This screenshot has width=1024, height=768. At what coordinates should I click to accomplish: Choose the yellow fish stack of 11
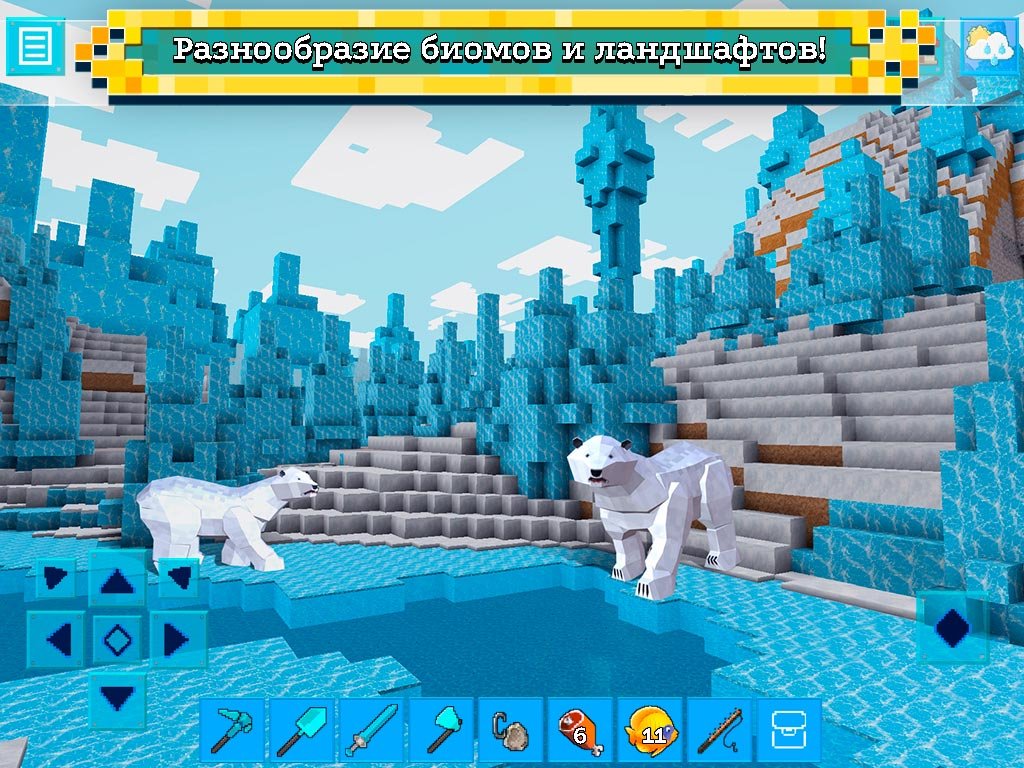650,731
